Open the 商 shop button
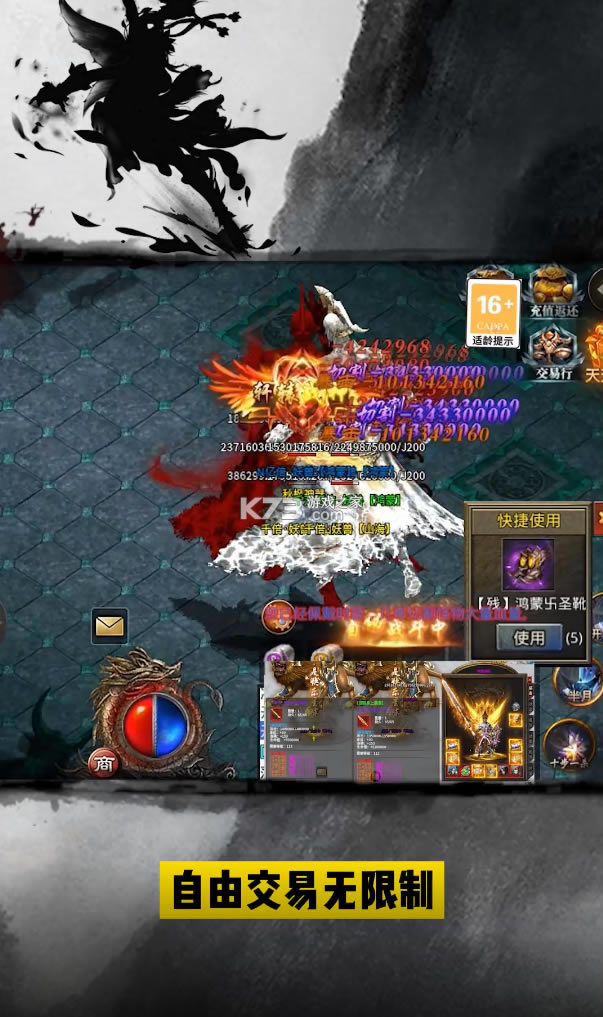The height and width of the screenshot is (1017, 603). coord(103,763)
